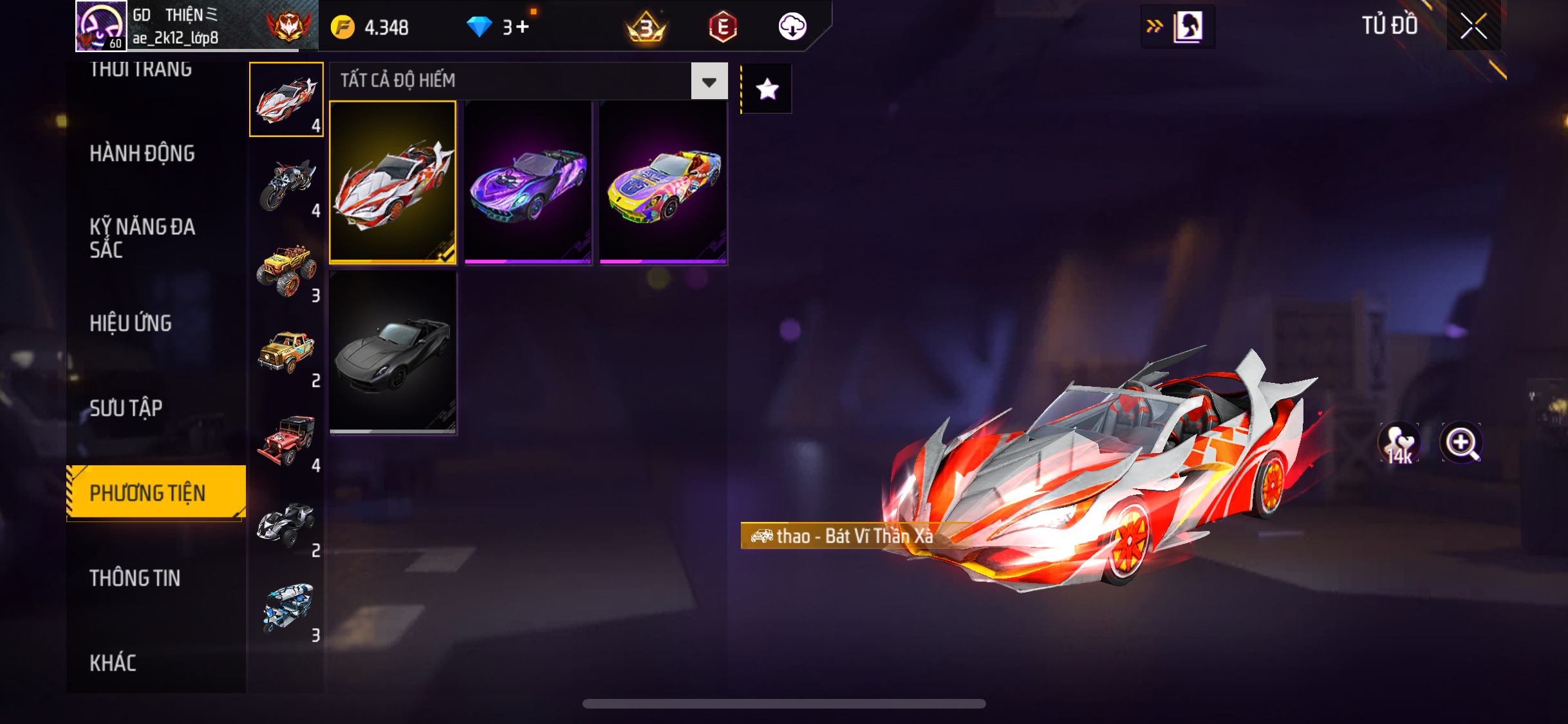Select the purple neon sports car skin
Image resolution: width=1568 pixels, height=724 pixels.
click(x=528, y=182)
